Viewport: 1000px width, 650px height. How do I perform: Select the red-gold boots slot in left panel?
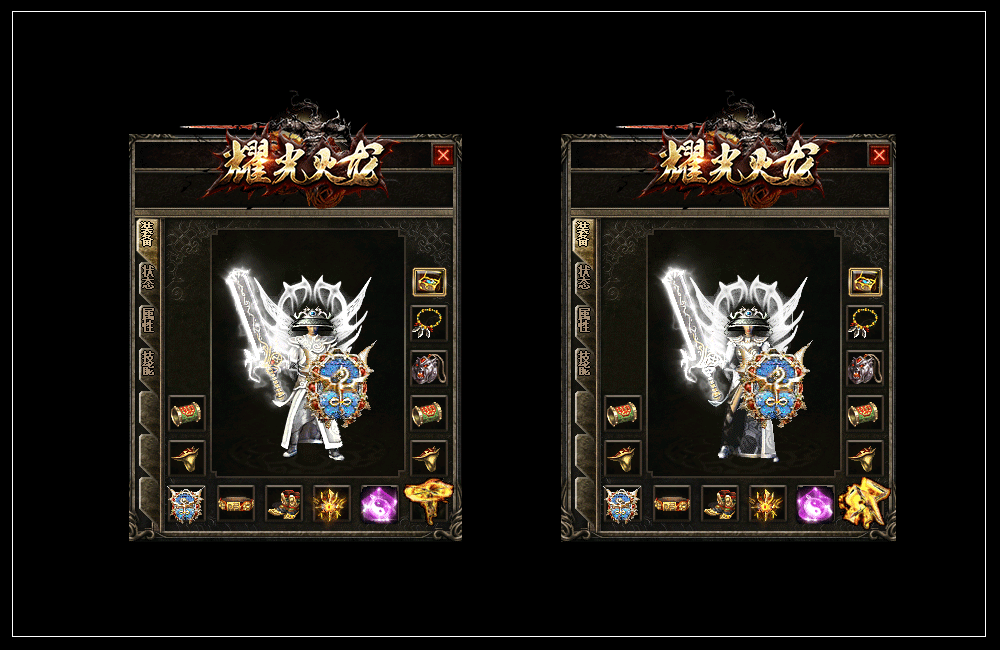[284, 504]
